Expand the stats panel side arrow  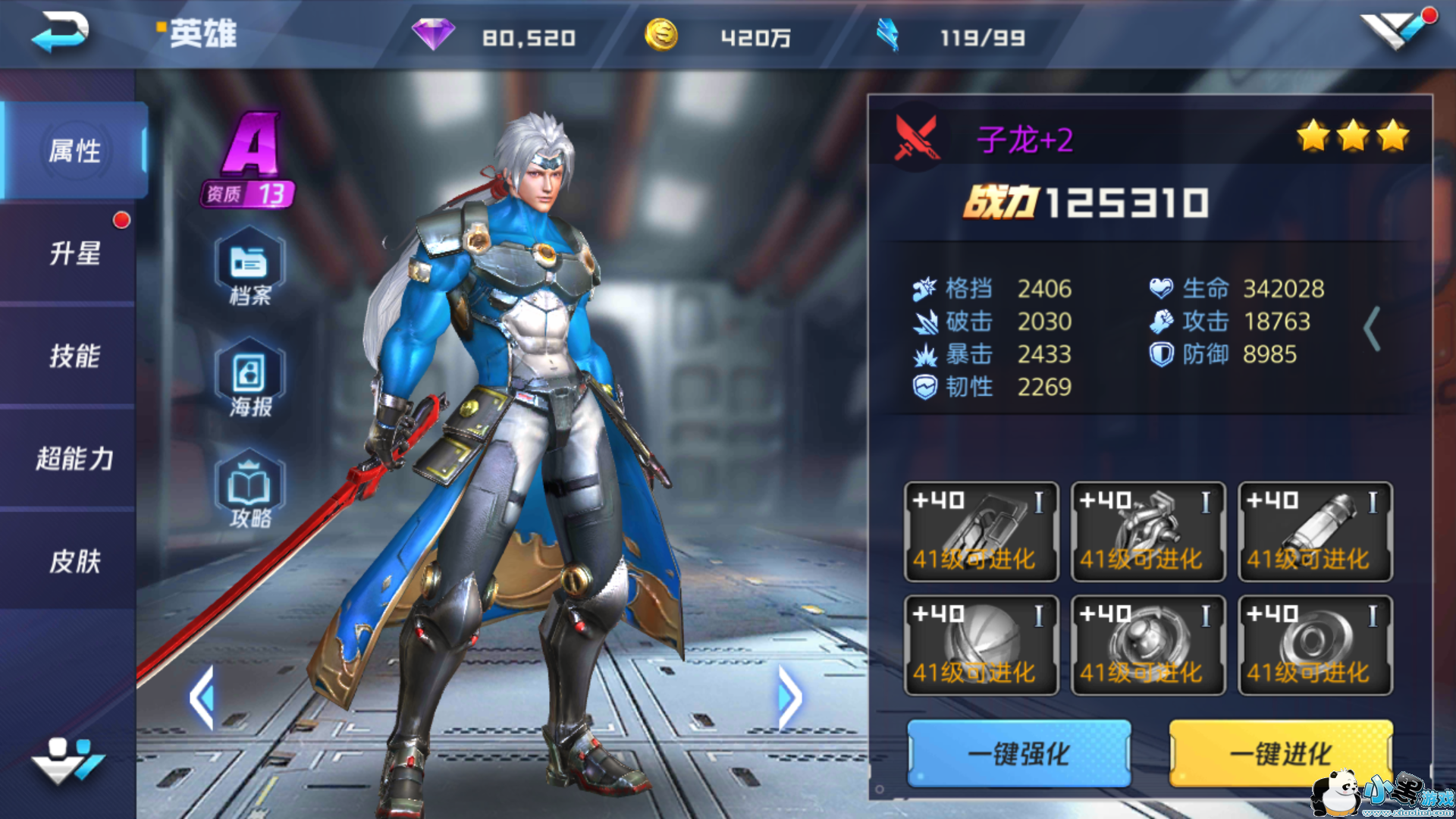(1372, 329)
